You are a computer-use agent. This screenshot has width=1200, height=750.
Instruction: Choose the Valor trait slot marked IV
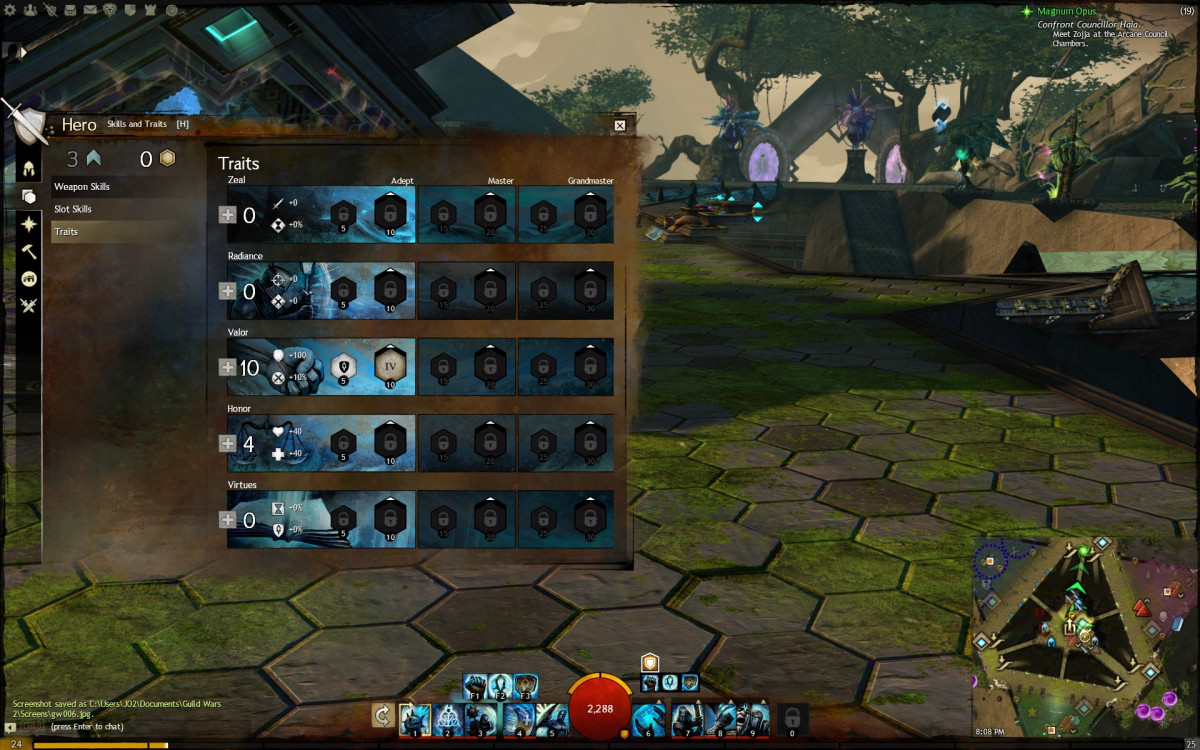click(391, 365)
